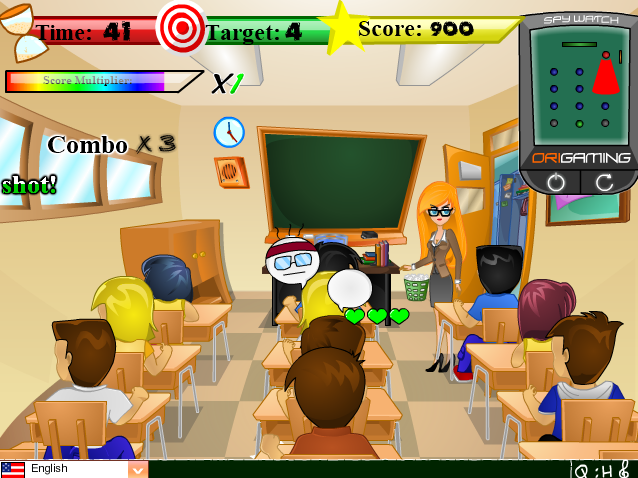
Task: Open the English language dropdown
Action: [x=137, y=469]
